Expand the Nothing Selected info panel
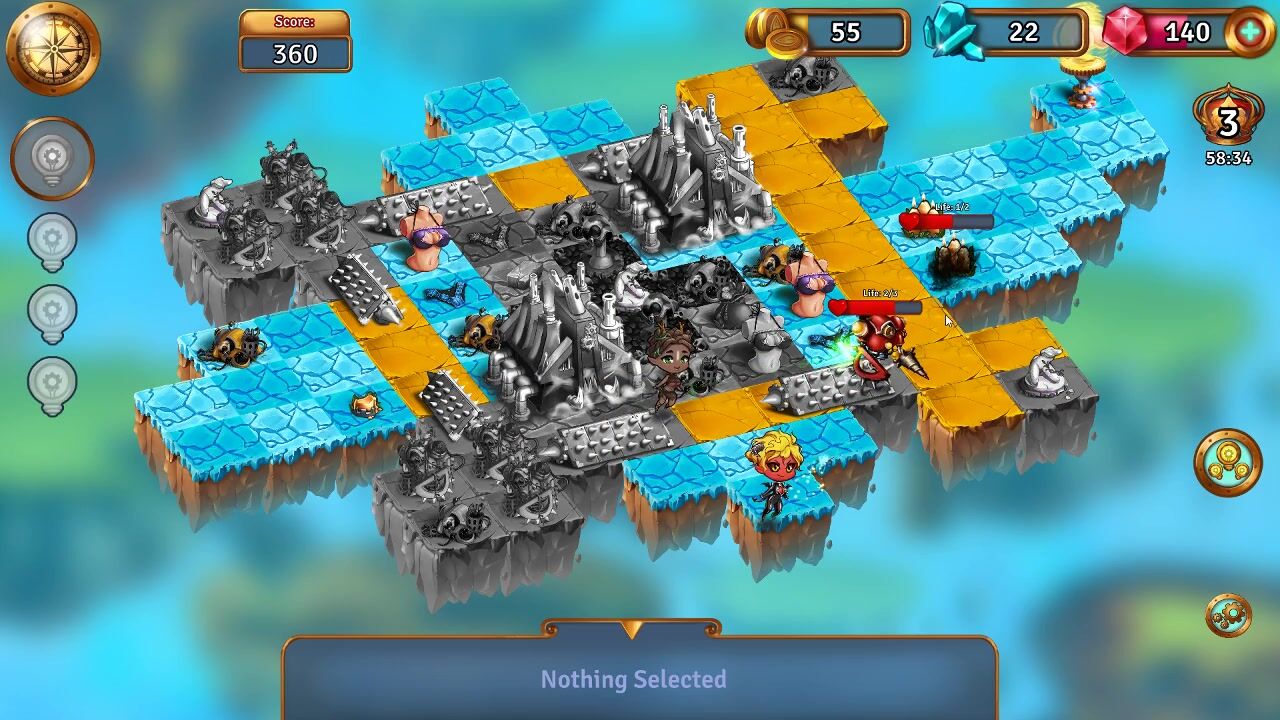1280x720 pixels. coord(631,630)
